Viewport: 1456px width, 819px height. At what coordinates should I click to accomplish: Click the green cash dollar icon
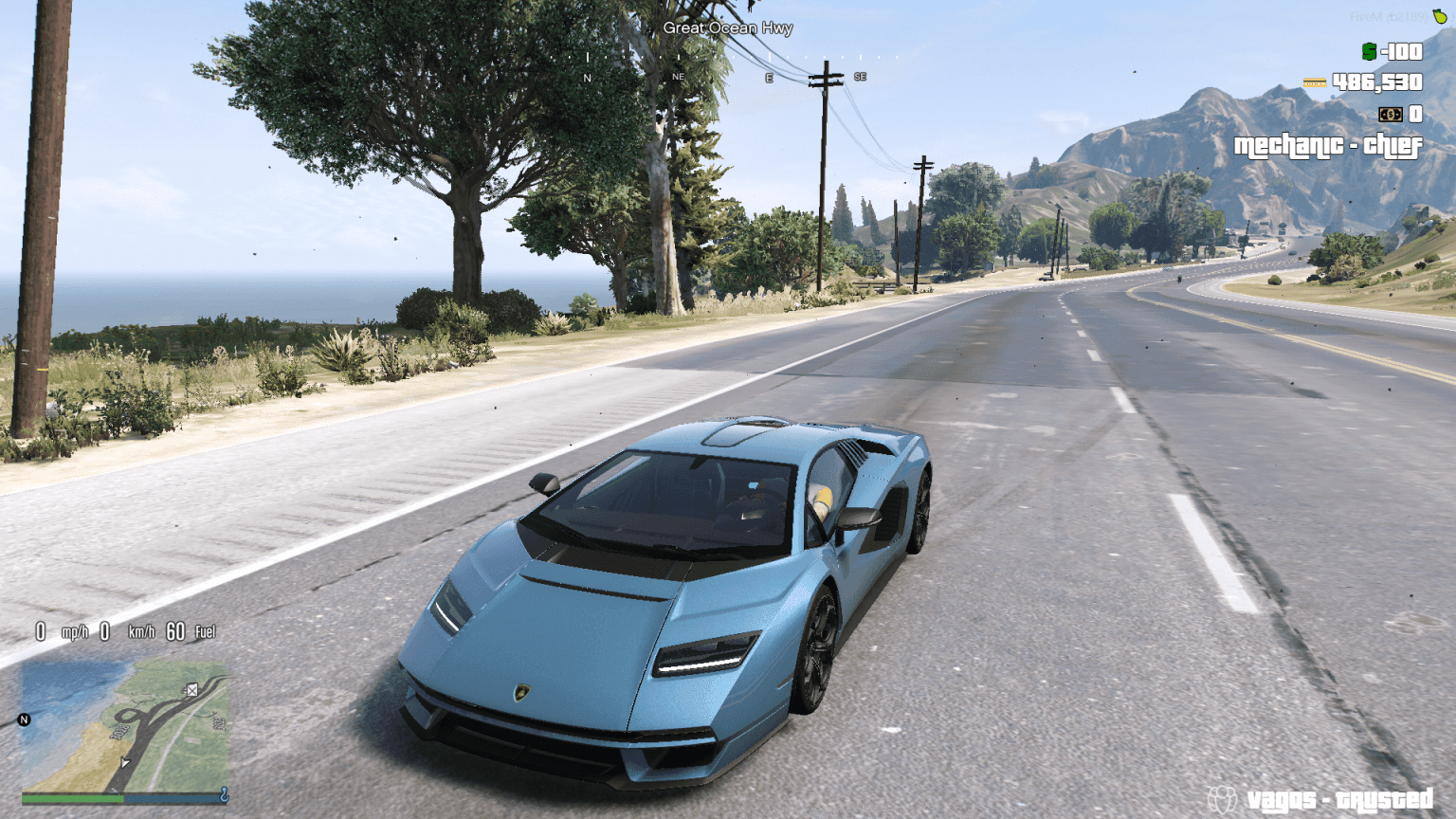coord(1370,52)
